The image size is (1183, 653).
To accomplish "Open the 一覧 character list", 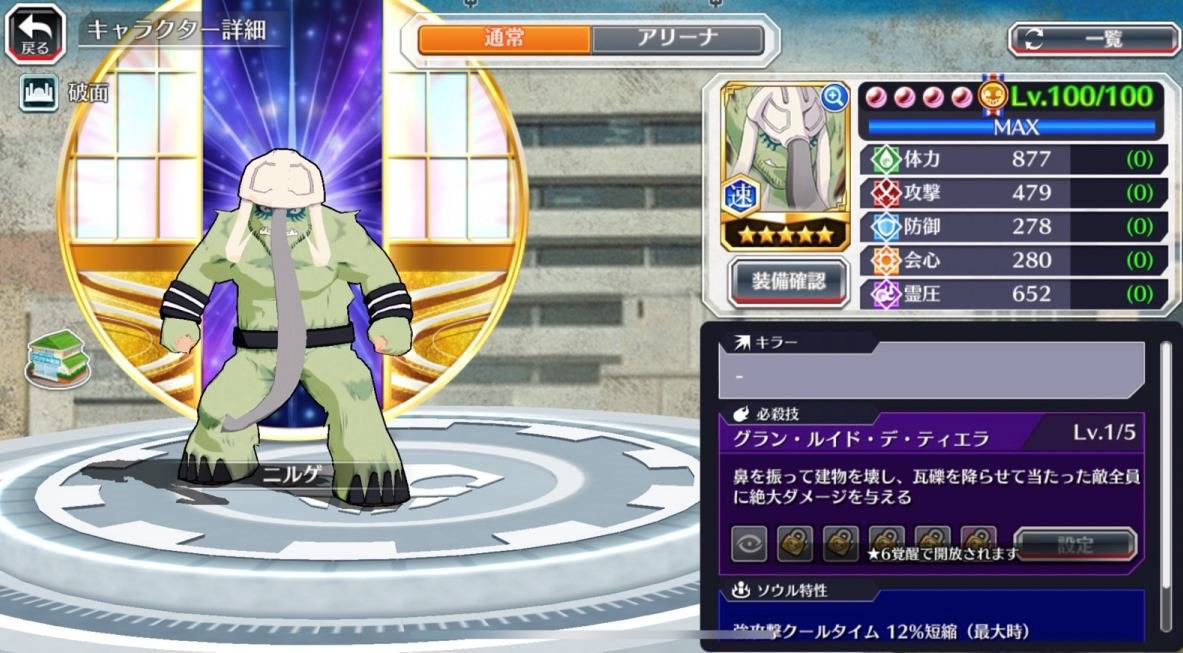I will coord(1093,39).
